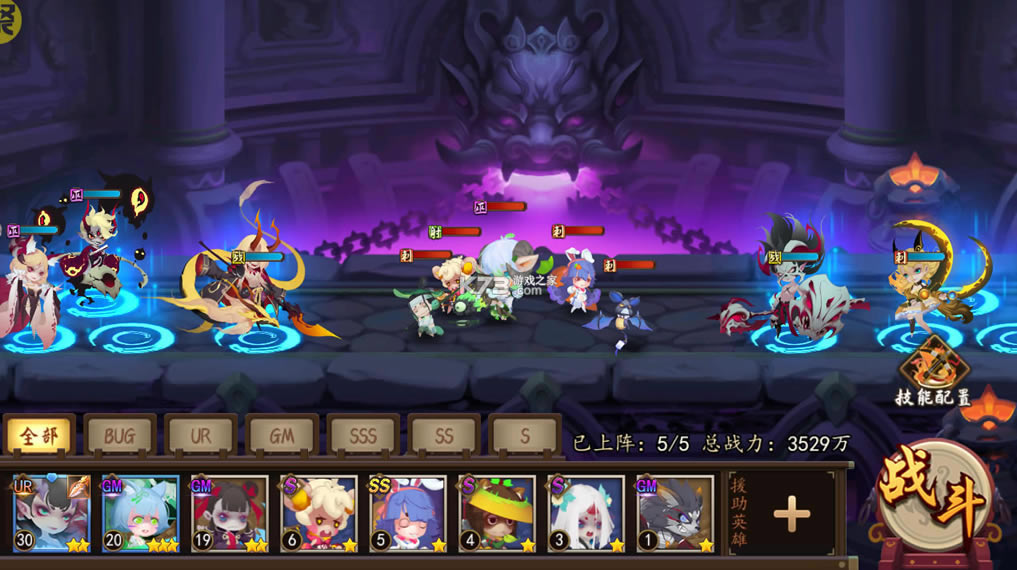The image size is (1017, 570).
Task: Open the 技能配置 skill setup
Action: tap(932, 370)
